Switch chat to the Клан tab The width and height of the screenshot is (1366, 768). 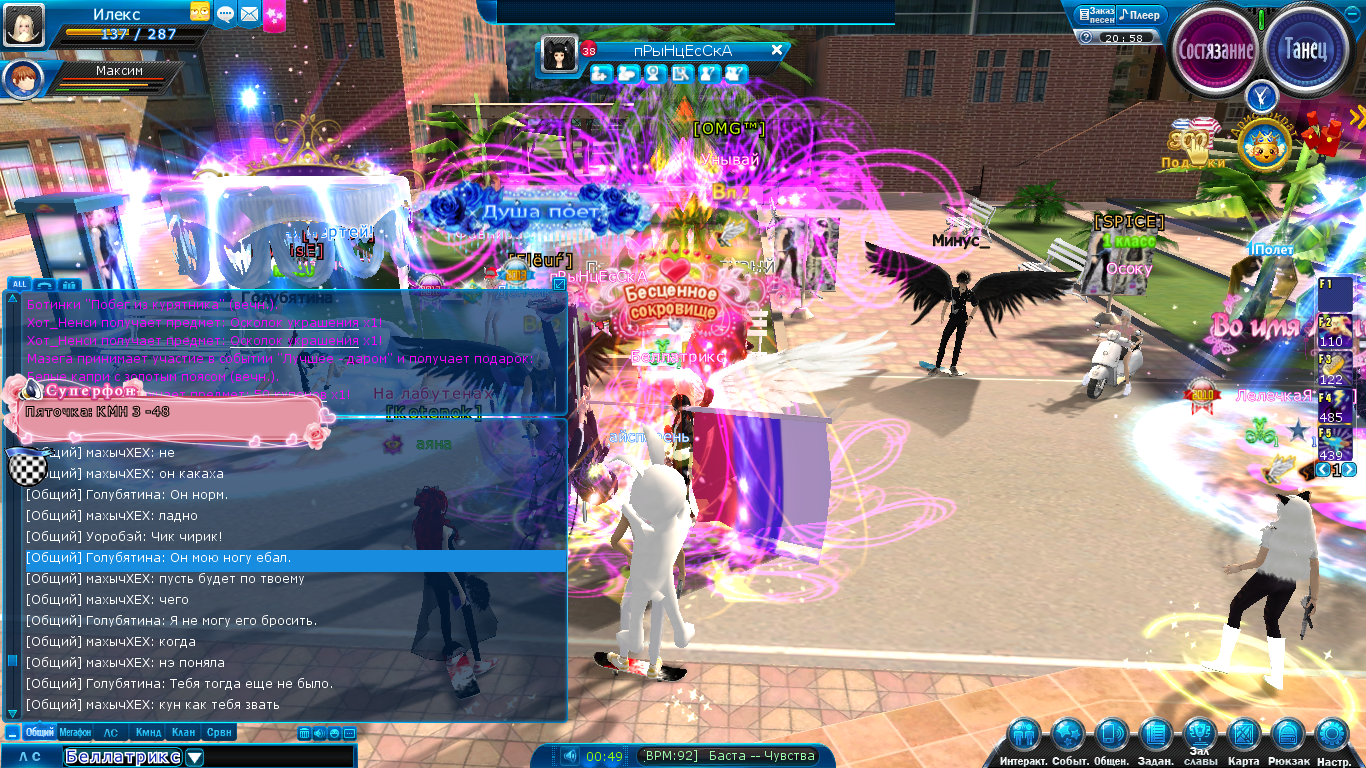[x=183, y=732]
